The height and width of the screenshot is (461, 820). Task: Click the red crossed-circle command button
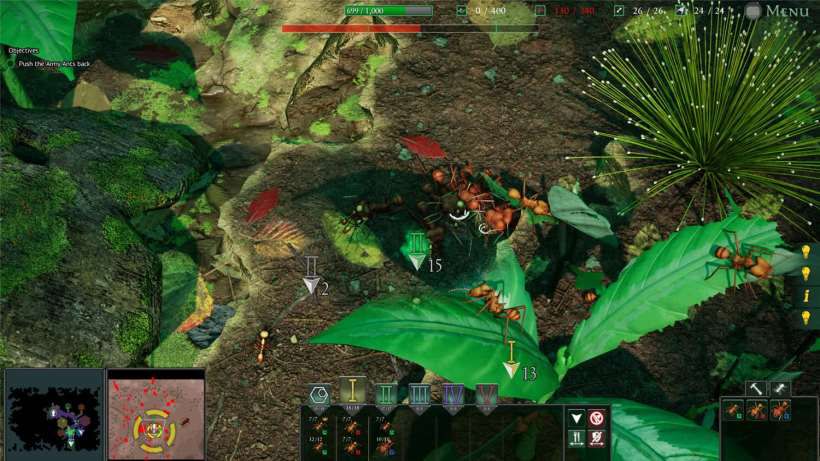coord(597,418)
